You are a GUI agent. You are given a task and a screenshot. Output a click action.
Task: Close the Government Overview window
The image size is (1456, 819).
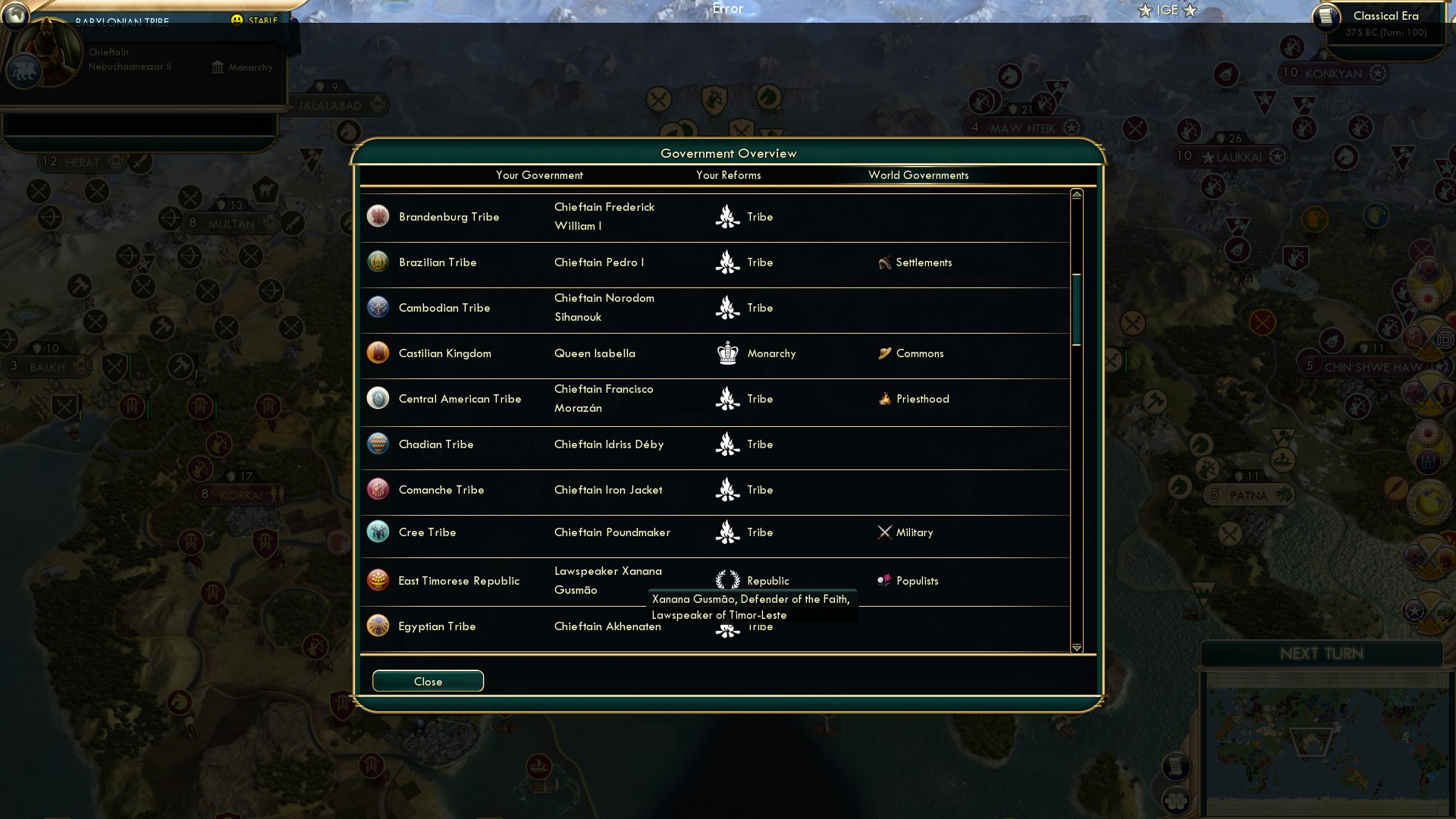427,680
